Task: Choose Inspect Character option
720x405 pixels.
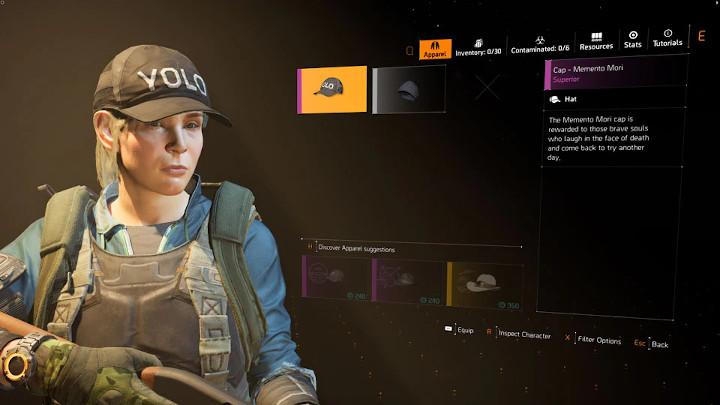Action: tap(518, 334)
